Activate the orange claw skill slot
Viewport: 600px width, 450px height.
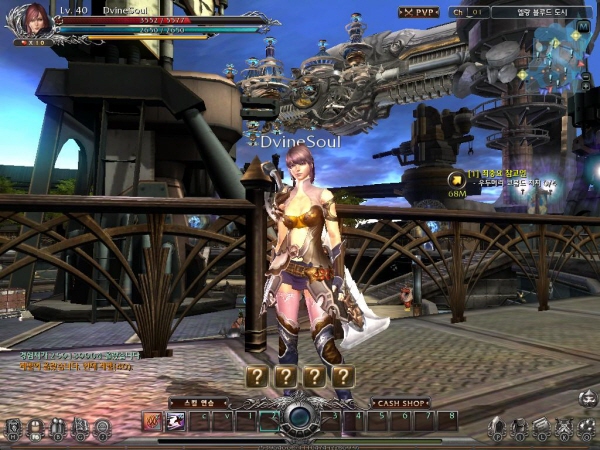pos(152,421)
